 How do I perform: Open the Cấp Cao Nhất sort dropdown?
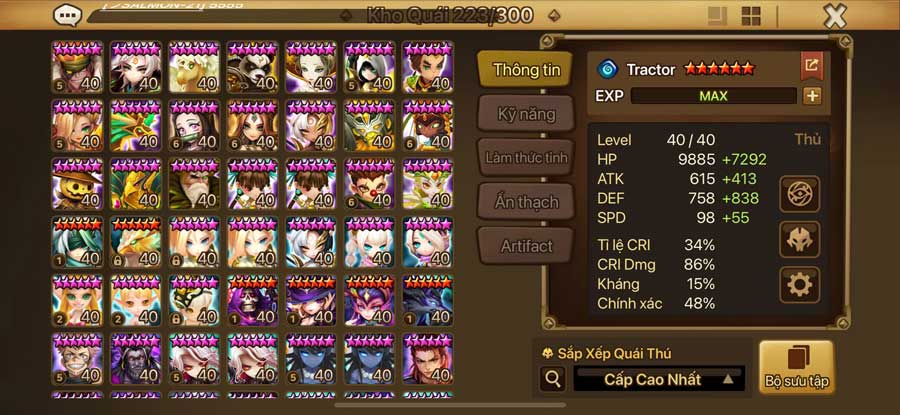[x=659, y=379]
